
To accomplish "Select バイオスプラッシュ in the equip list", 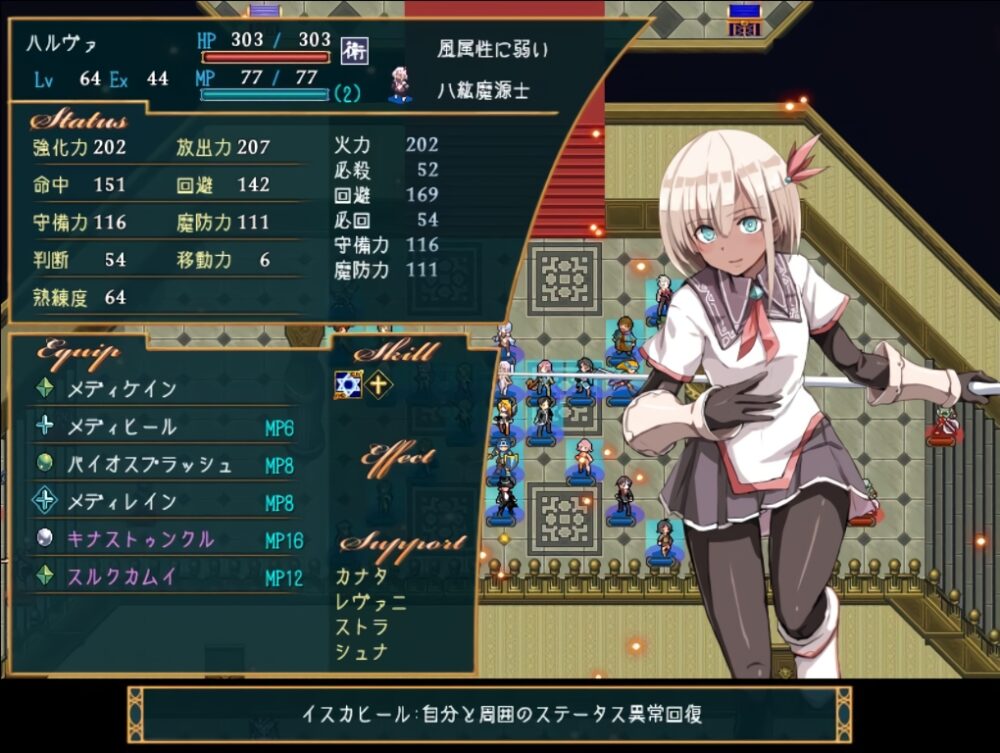I will tap(149, 465).
